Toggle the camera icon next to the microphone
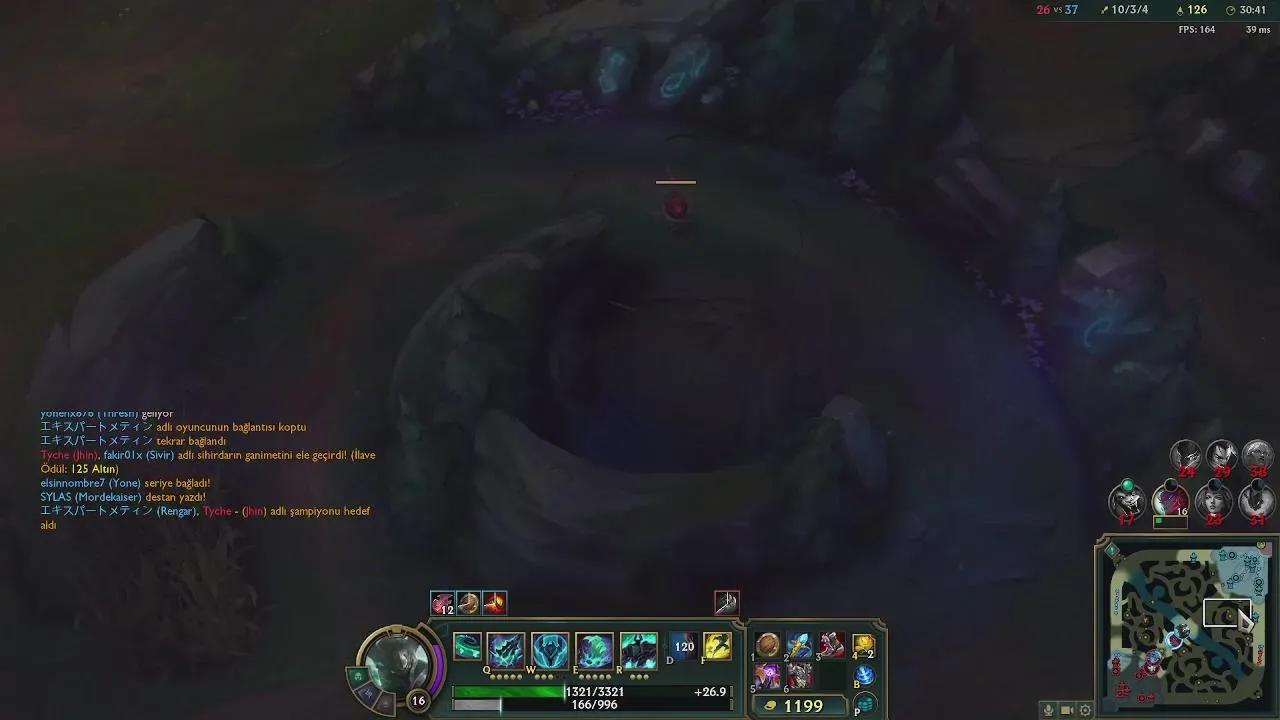Image resolution: width=1280 pixels, height=720 pixels. [1066, 710]
